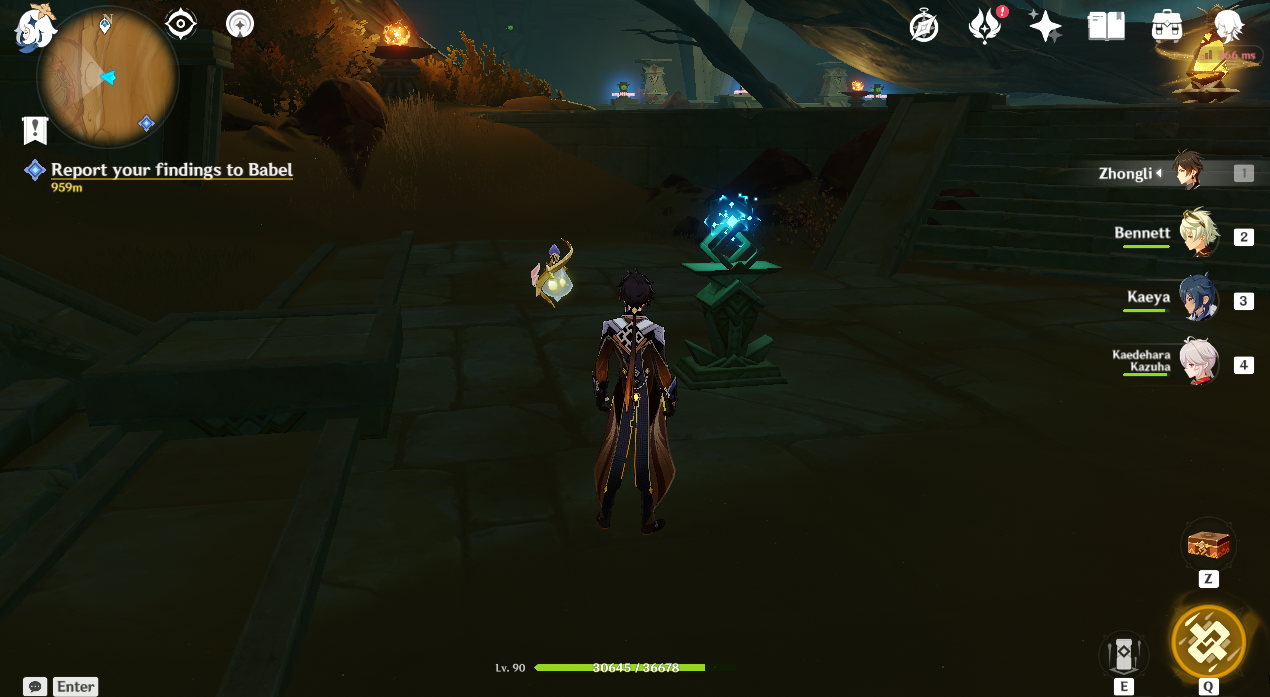Click the circular minimap
The width and height of the screenshot is (1270, 697).
point(107,78)
